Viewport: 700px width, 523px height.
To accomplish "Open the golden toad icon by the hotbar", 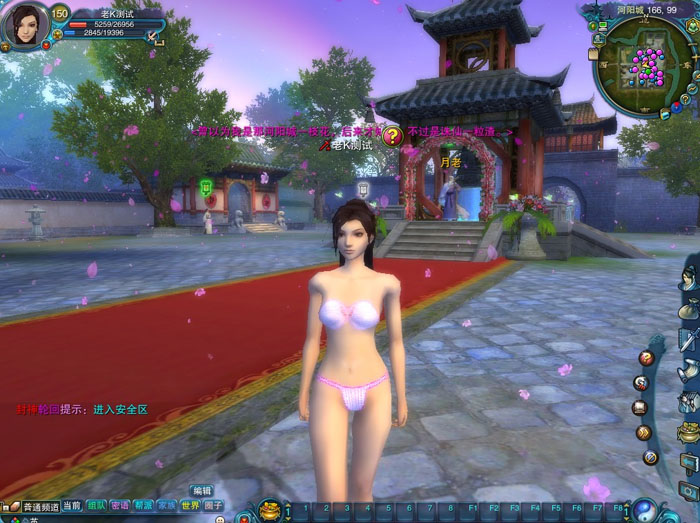I will pyautogui.click(x=270, y=510).
